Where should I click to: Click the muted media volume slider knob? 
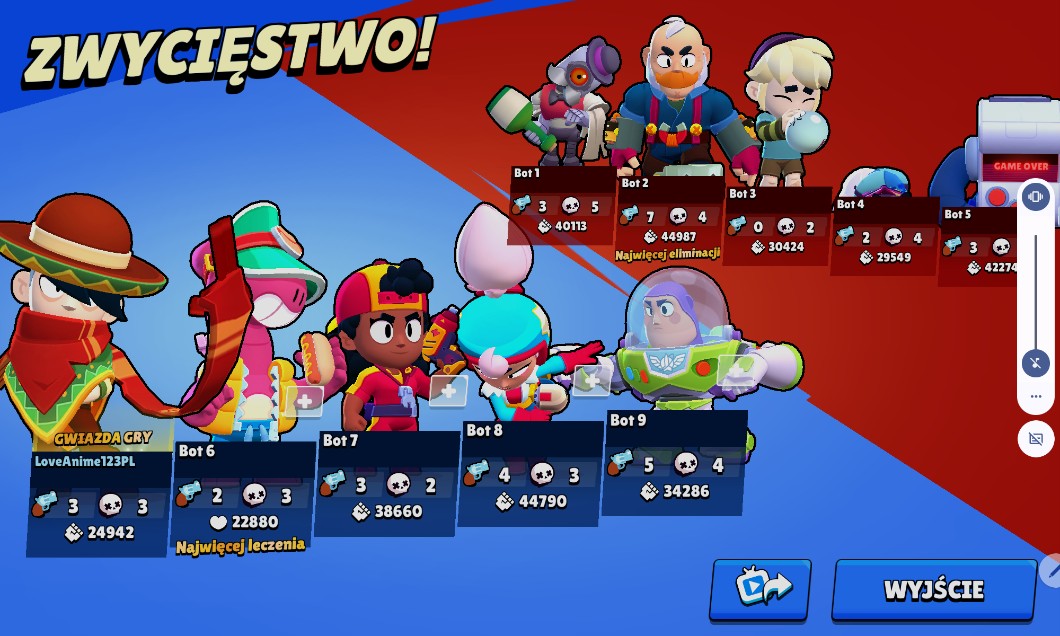click(x=1035, y=362)
